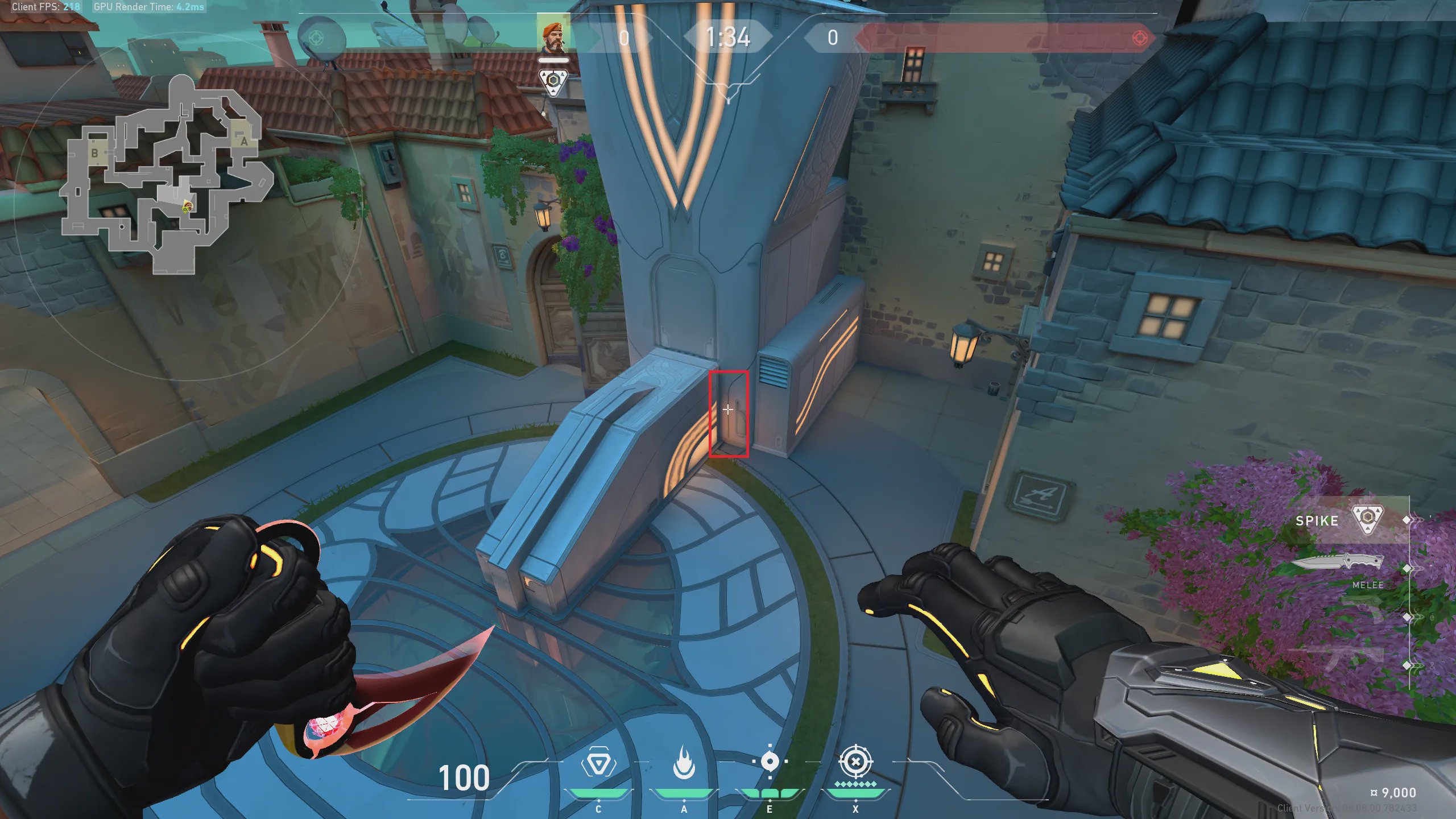Select Brimstone's portrait in the top bar
1456x819 pixels.
pyautogui.click(x=553, y=38)
